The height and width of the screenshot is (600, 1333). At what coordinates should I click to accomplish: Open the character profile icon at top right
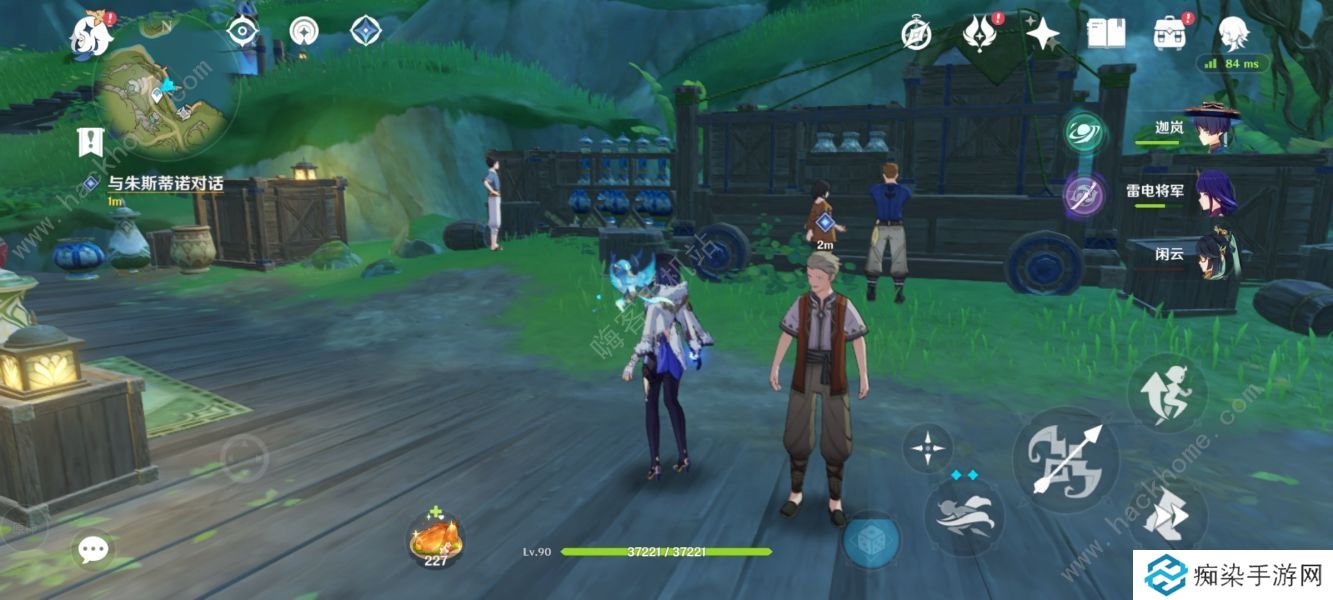[x=1233, y=34]
